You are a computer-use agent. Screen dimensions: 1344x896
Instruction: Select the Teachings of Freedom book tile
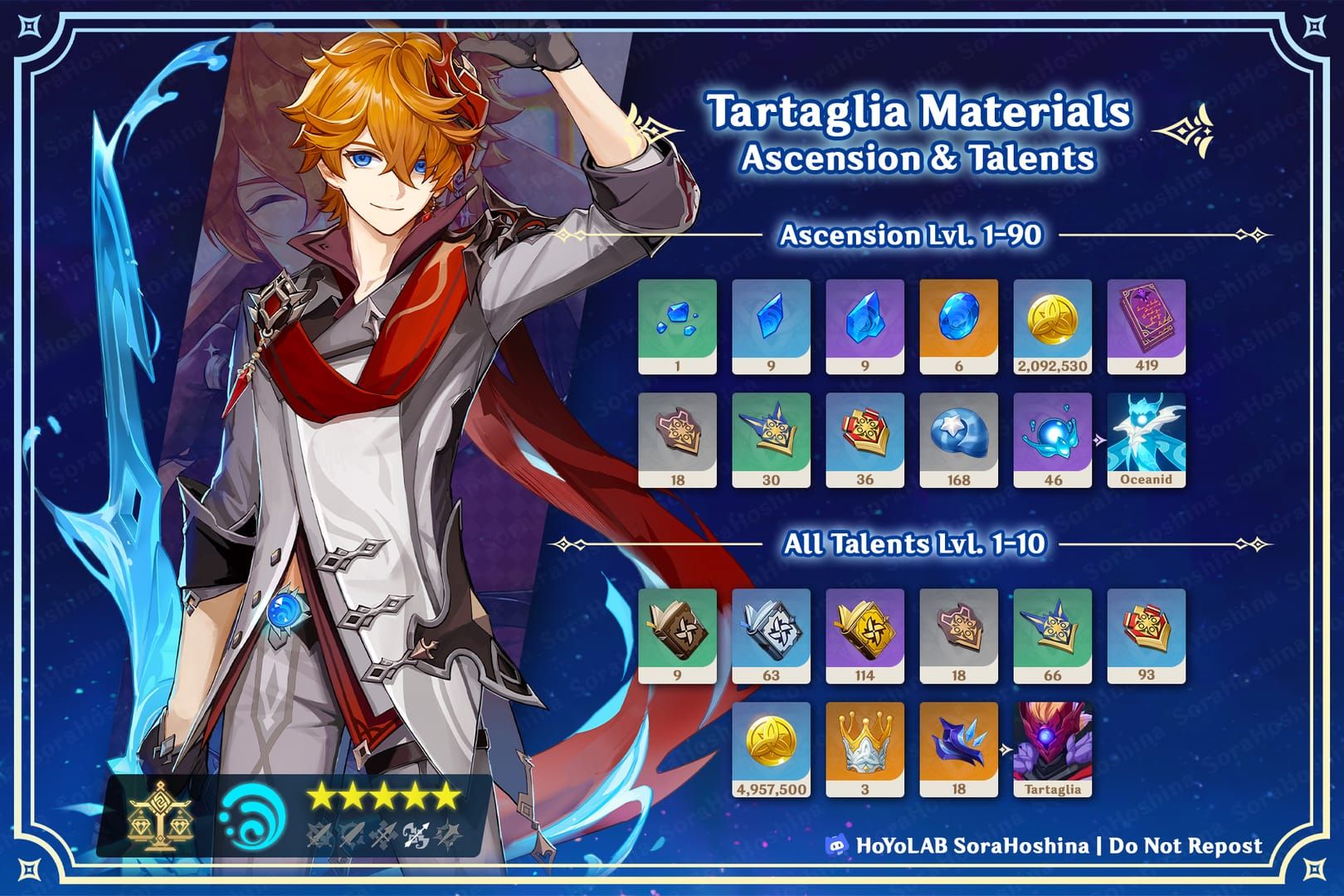point(677,635)
